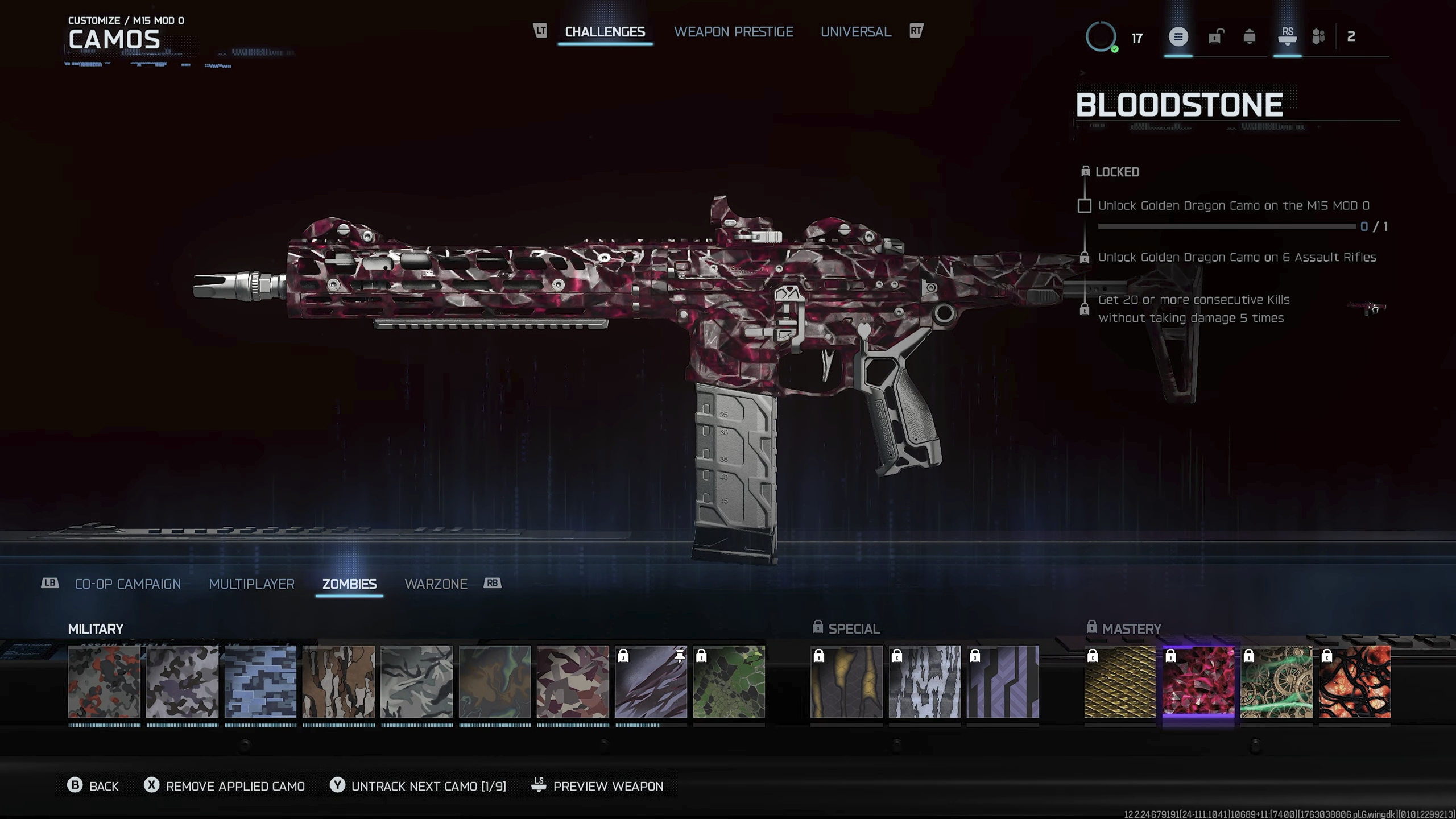Viewport: 1456px width, 819px height.
Task: Switch to the Weapon Prestige tab
Action: click(734, 32)
